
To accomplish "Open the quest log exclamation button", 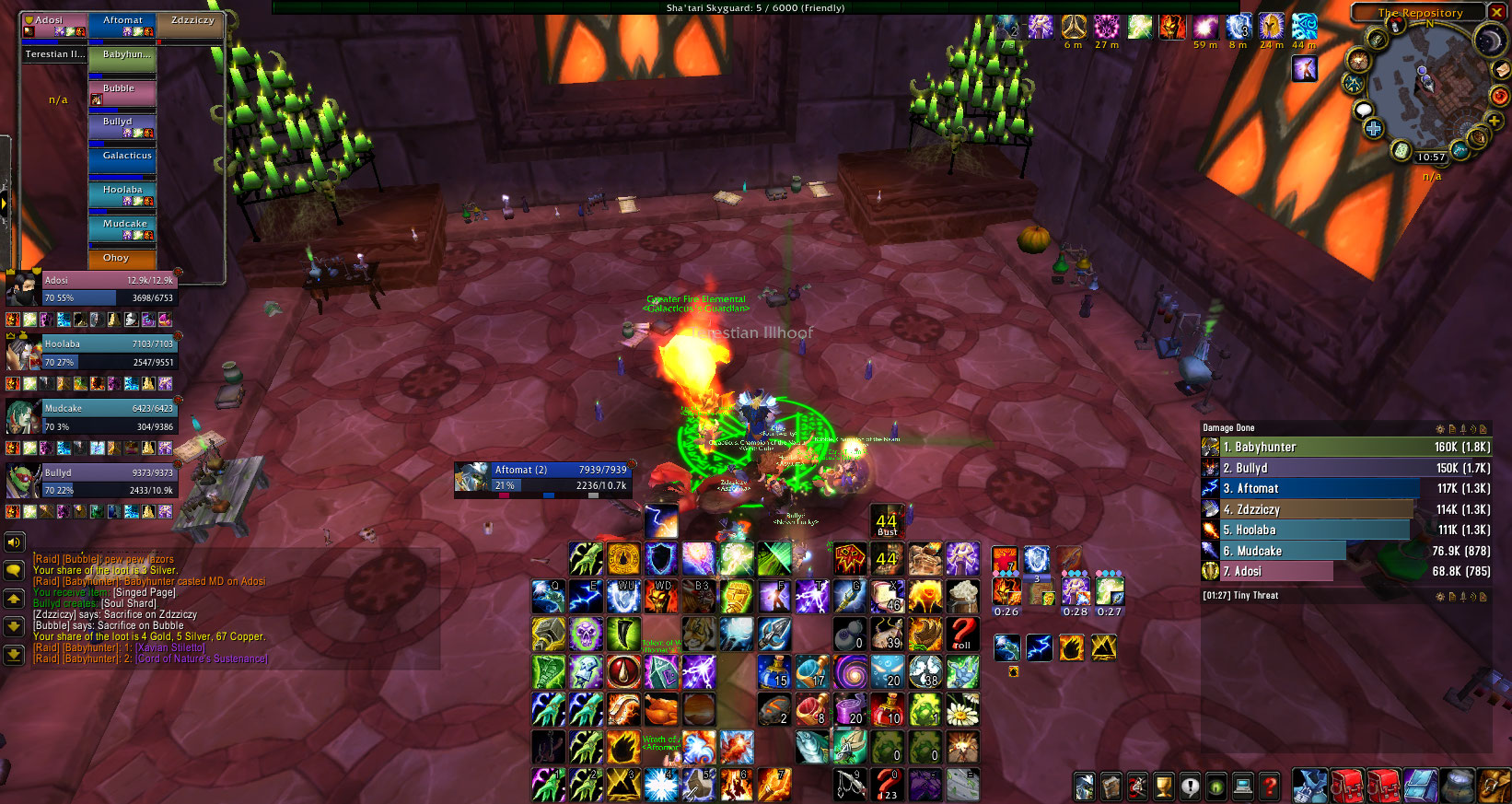I will (x=1190, y=787).
